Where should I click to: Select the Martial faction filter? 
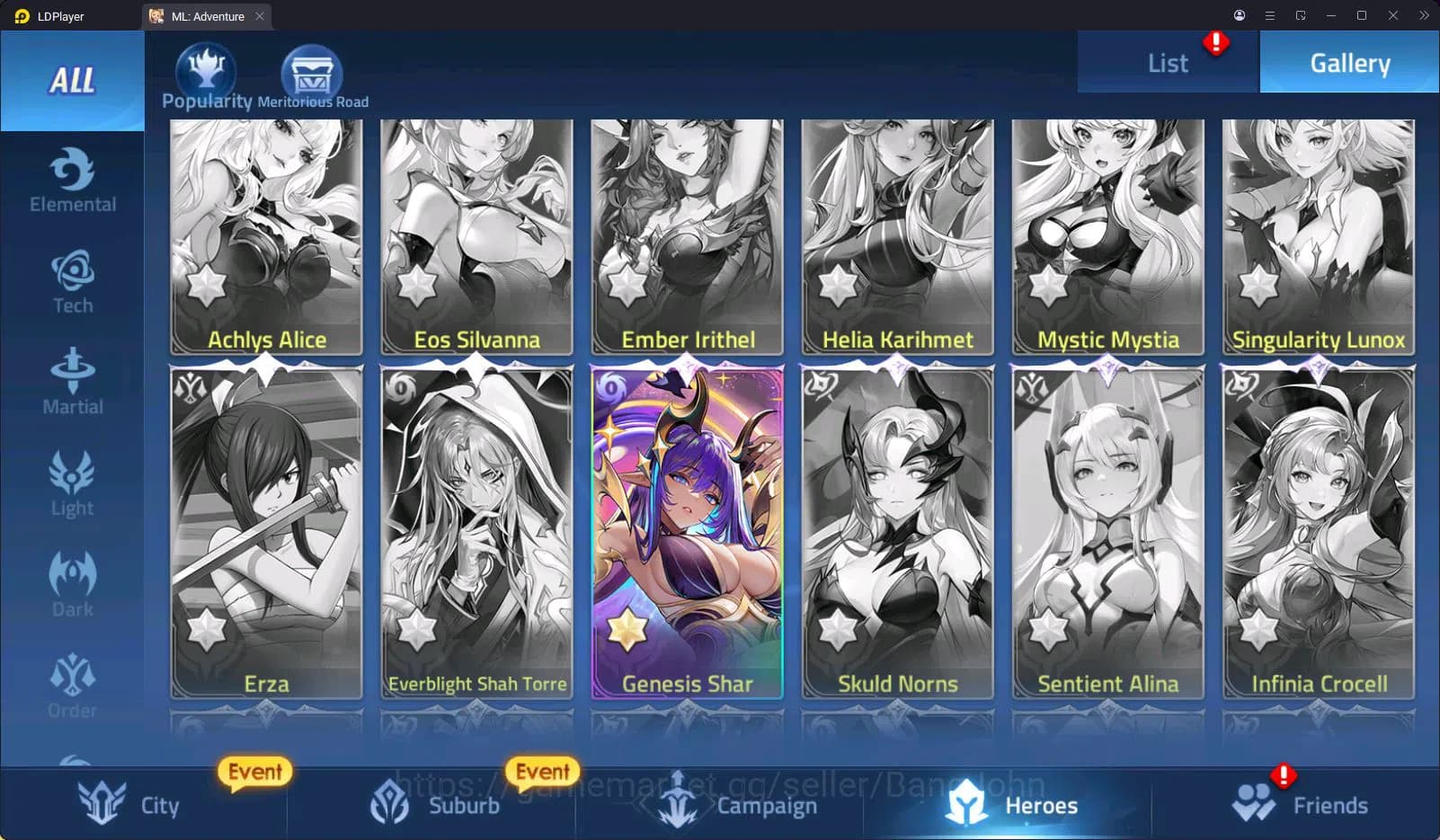(x=72, y=382)
